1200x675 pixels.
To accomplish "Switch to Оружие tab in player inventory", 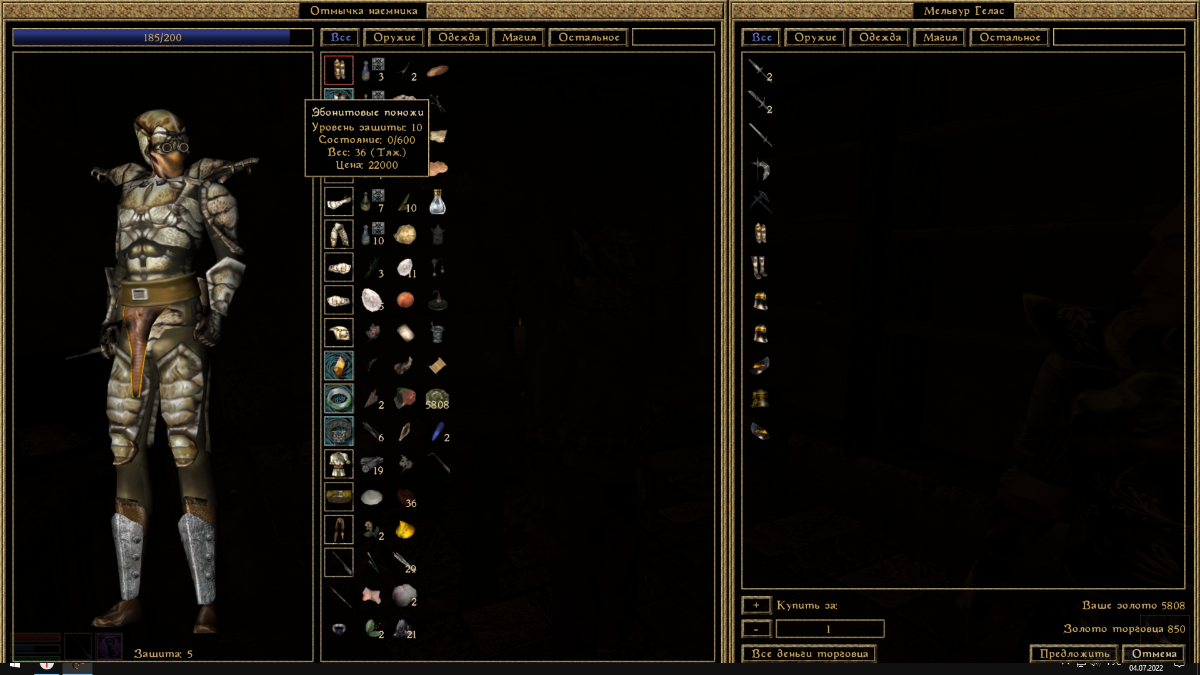I will click(x=391, y=38).
